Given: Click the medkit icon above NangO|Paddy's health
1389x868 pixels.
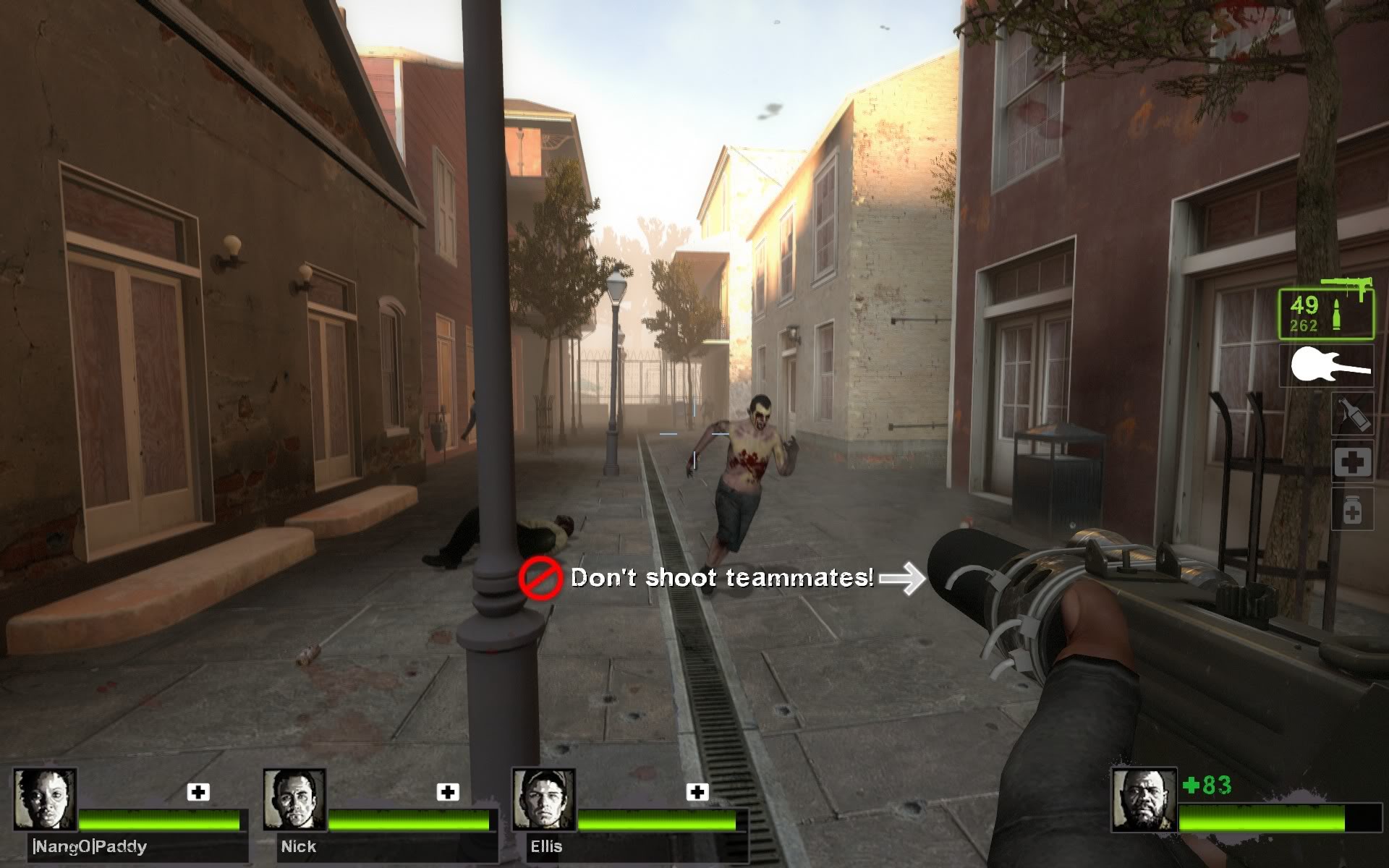Looking at the screenshot, I should [198, 792].
